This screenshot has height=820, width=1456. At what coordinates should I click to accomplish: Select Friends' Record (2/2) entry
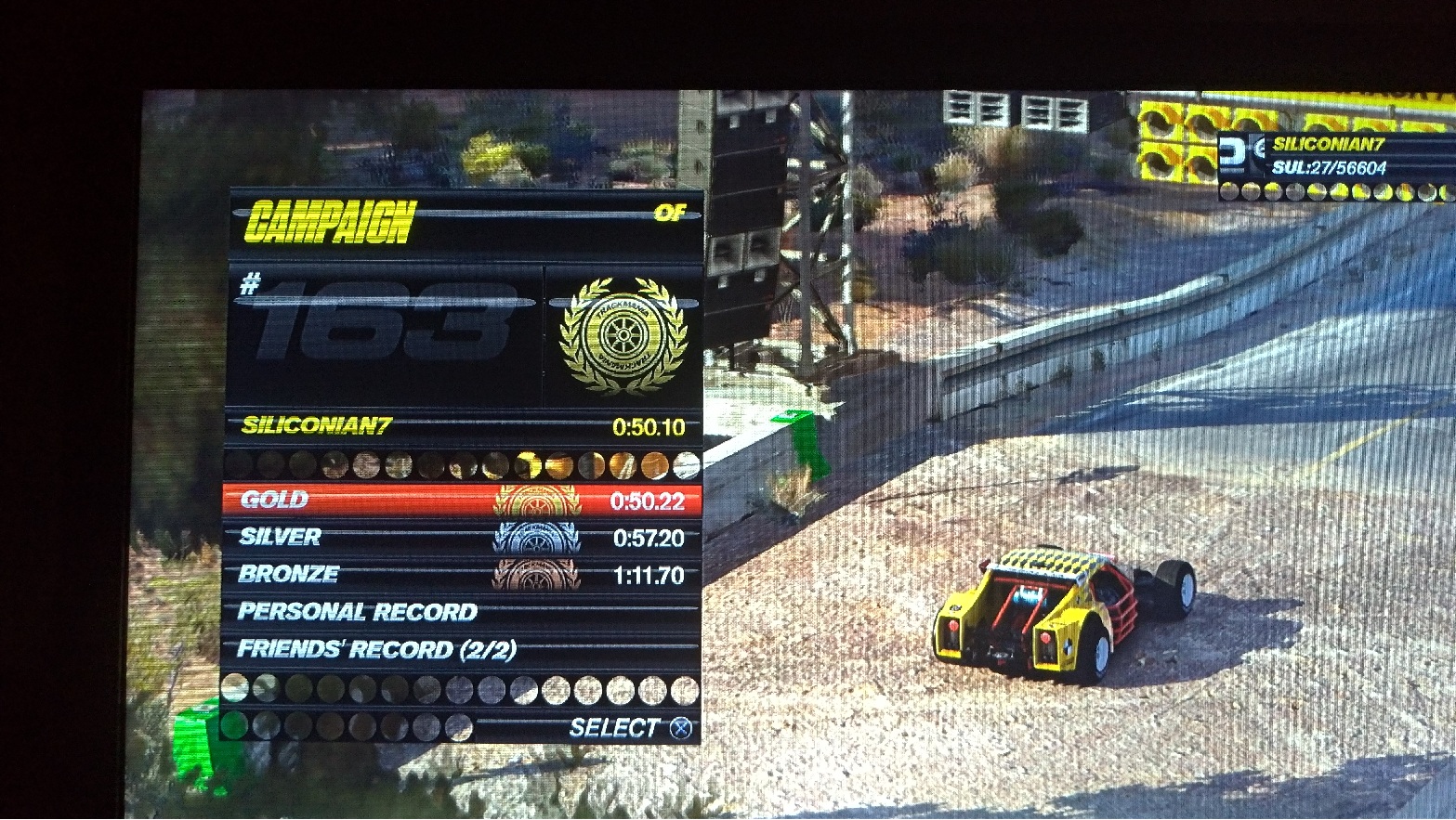(462, 649)
